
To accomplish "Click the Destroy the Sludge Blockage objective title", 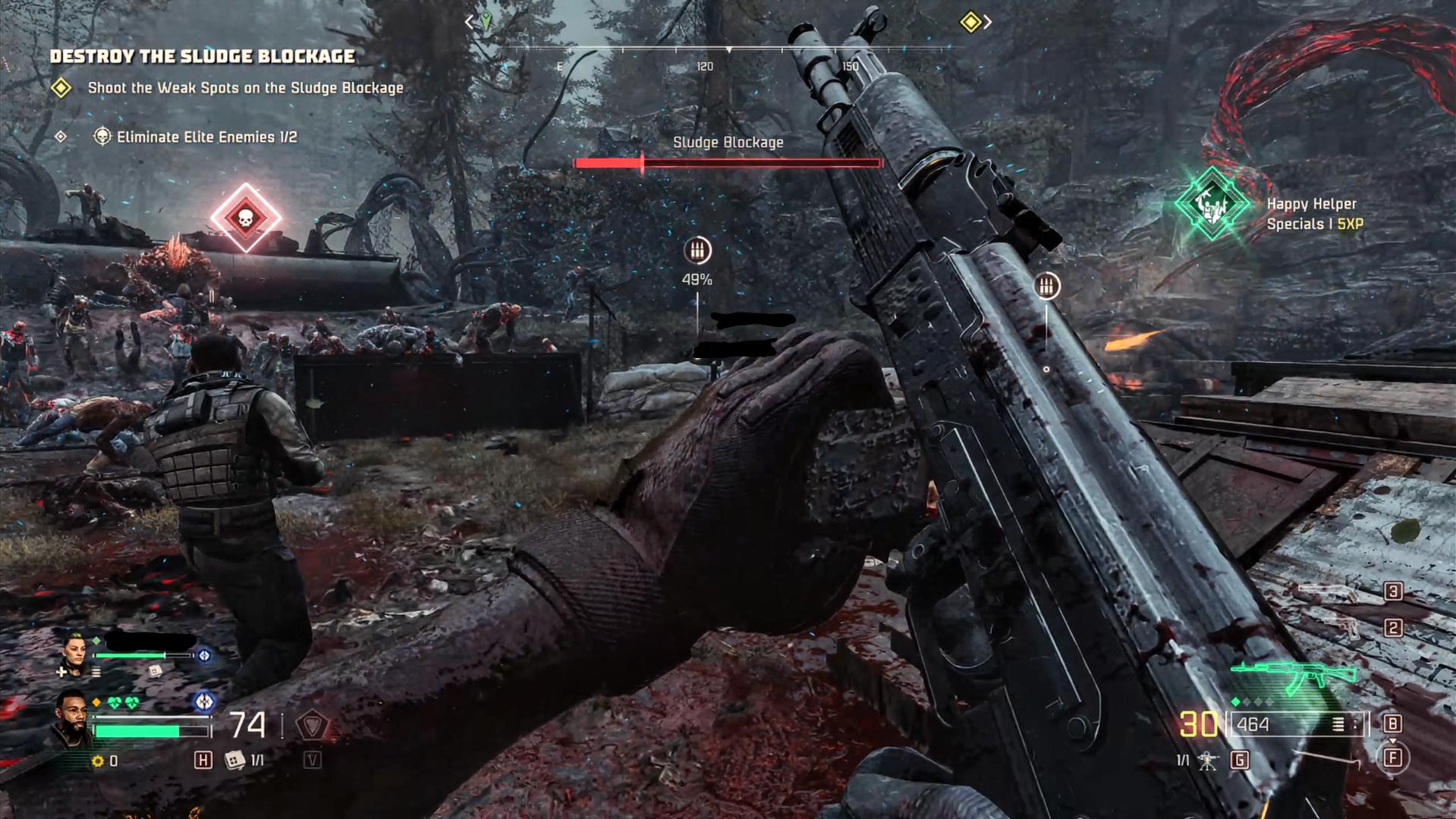I will [203, 56].
